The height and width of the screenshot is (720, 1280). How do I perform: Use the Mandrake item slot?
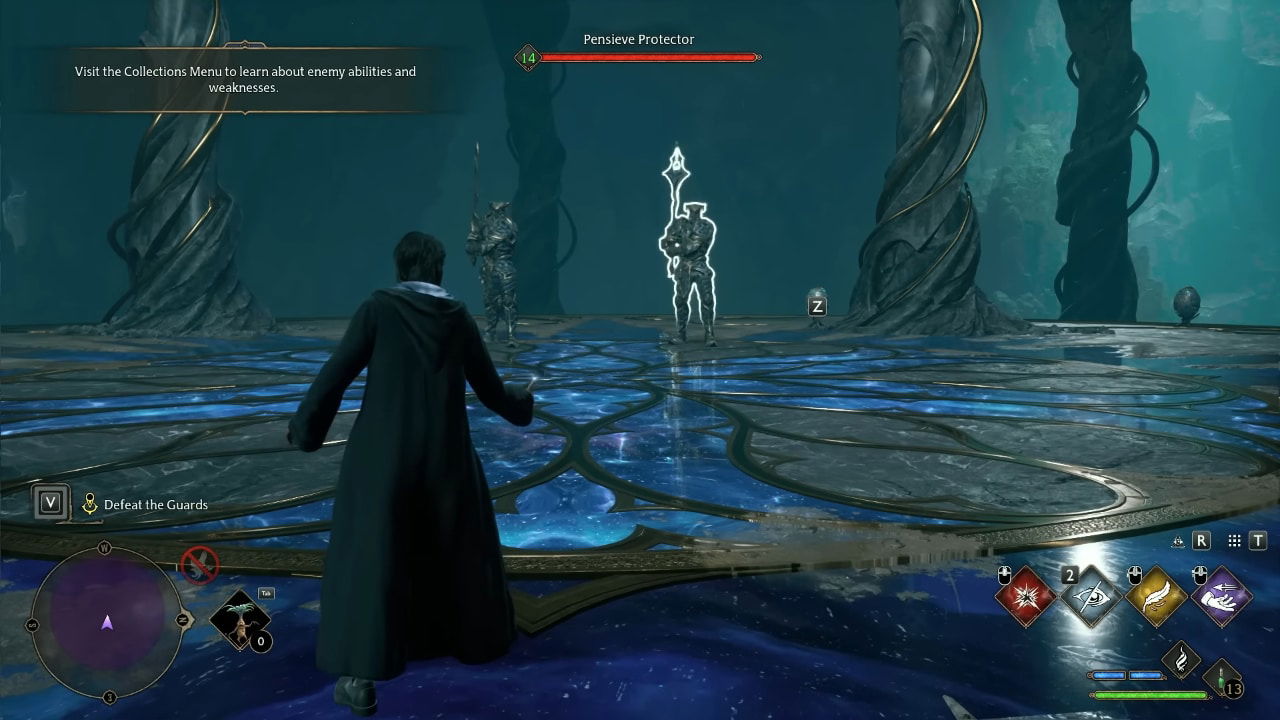tap(240, 621)
